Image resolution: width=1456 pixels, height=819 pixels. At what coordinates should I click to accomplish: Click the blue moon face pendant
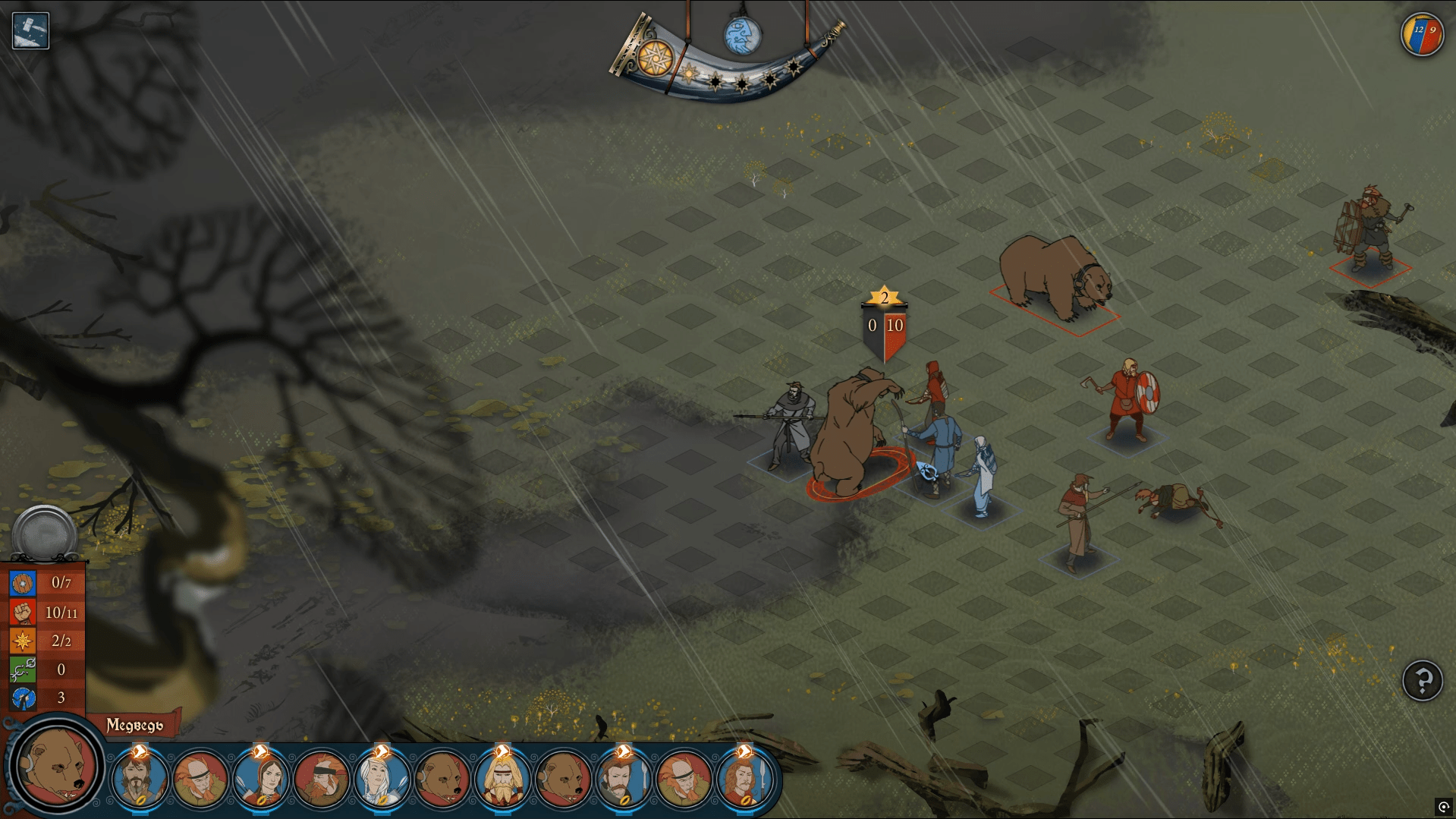click(741, 36)
